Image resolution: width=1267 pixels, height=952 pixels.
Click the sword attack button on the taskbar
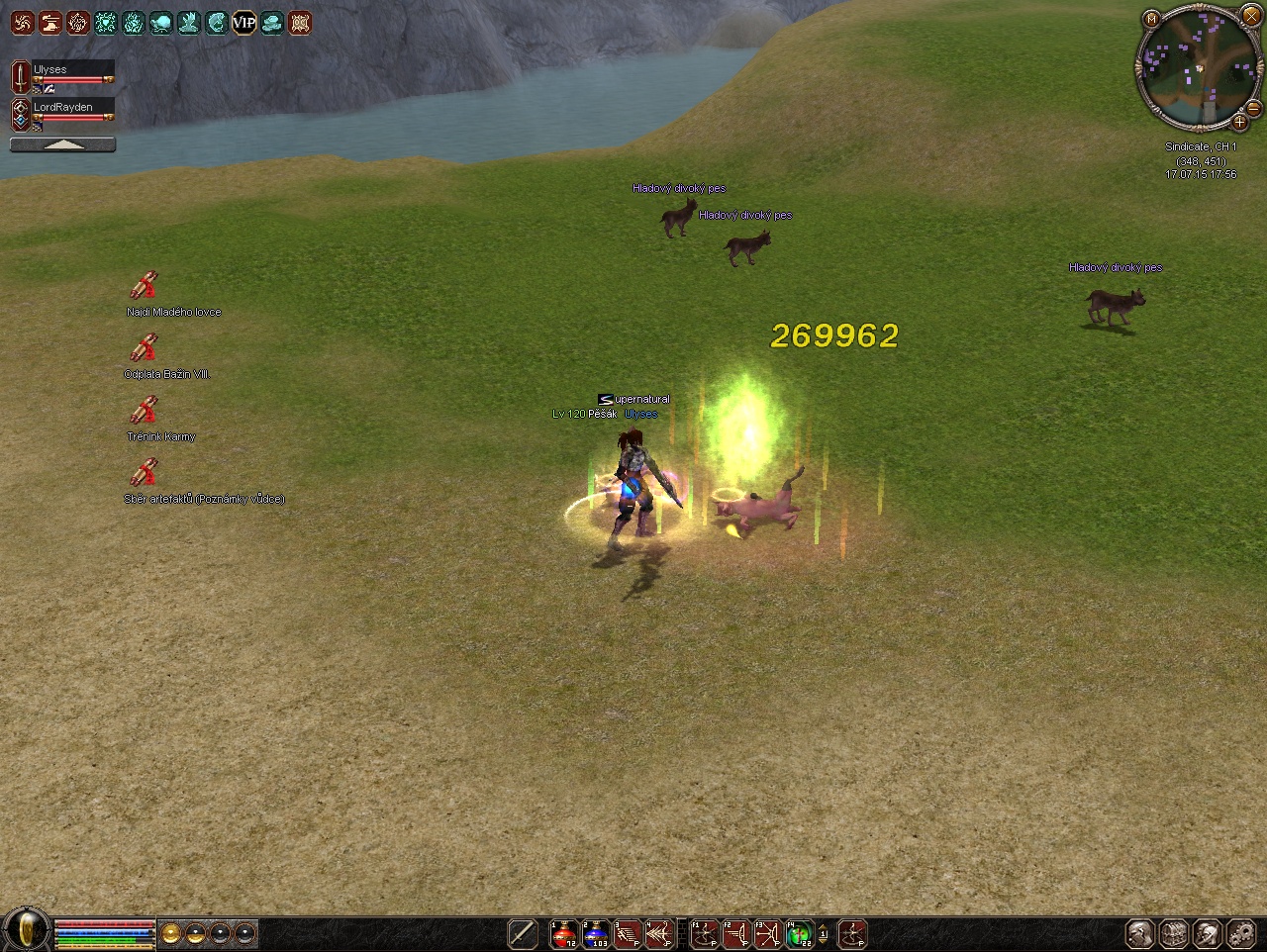tap(523, 933)
